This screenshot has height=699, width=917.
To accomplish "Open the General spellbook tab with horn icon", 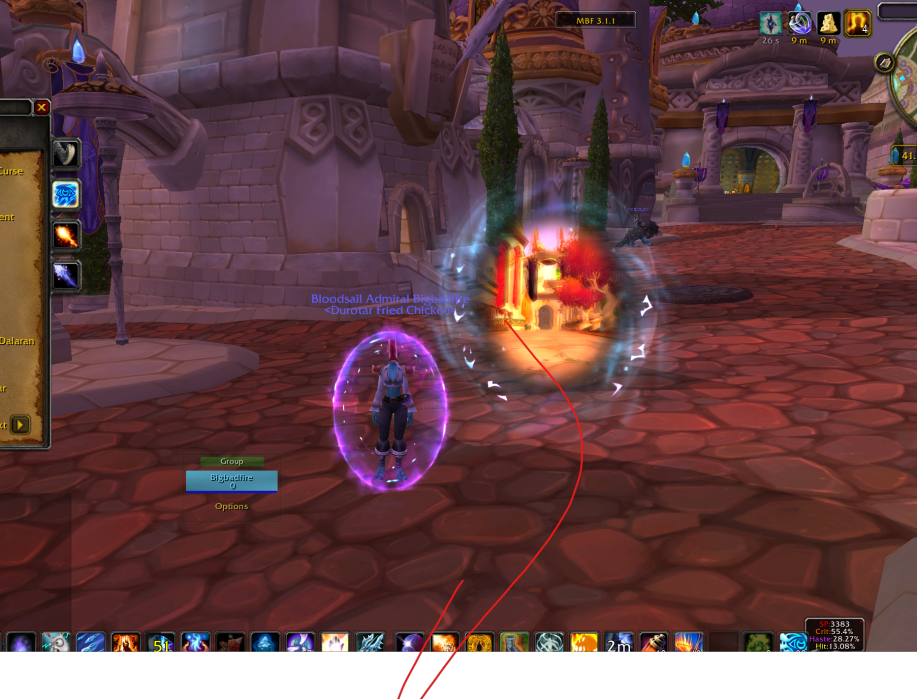I will point(66,152).
